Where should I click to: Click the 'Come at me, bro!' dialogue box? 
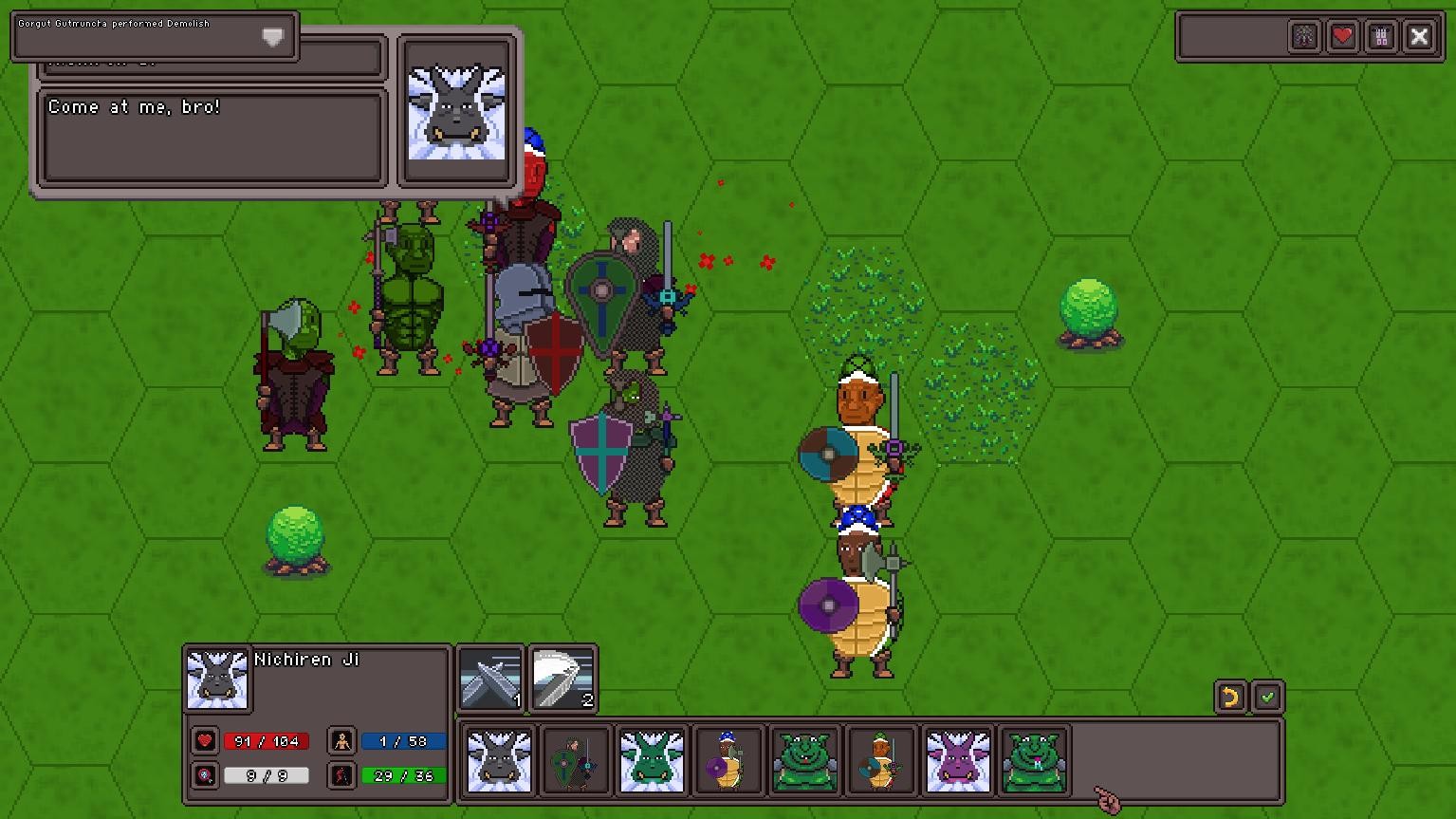tap(212, 134)
